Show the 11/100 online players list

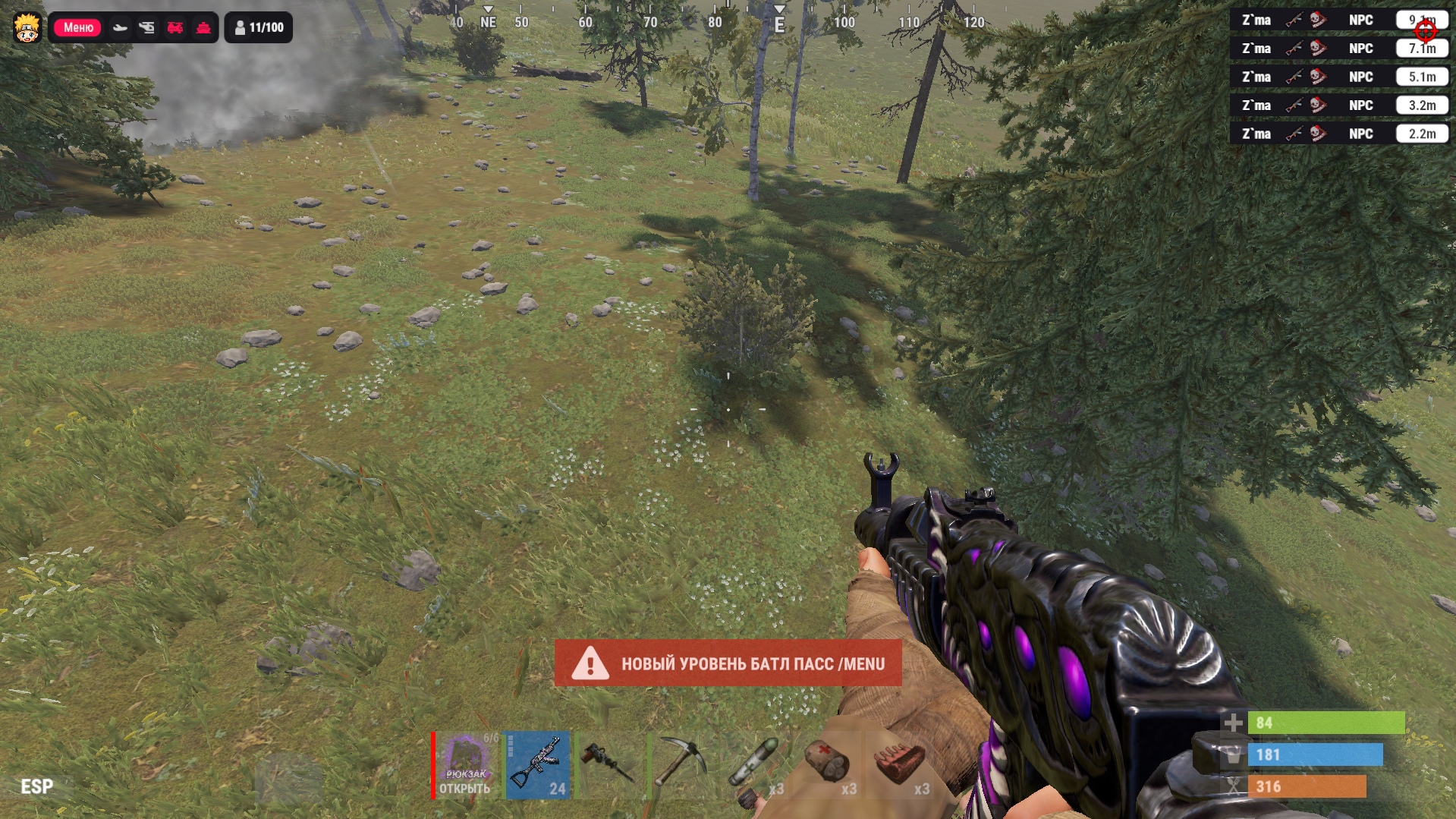(259, 28)
